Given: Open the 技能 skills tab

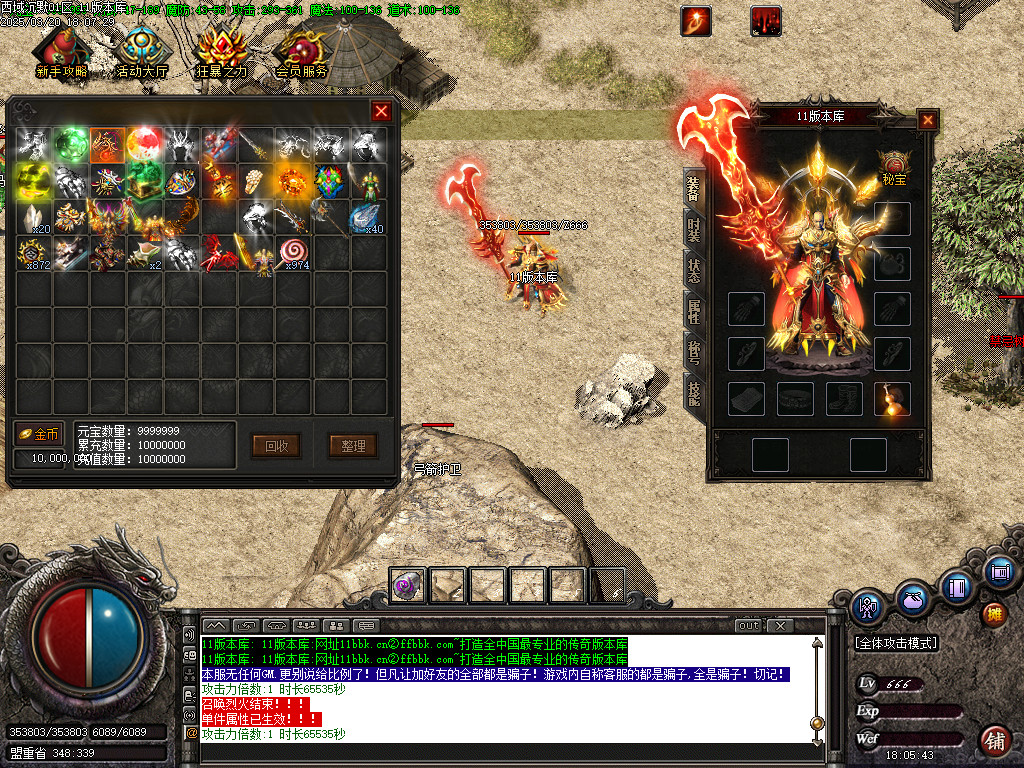Looking at the screenshot, I should 693,392.
